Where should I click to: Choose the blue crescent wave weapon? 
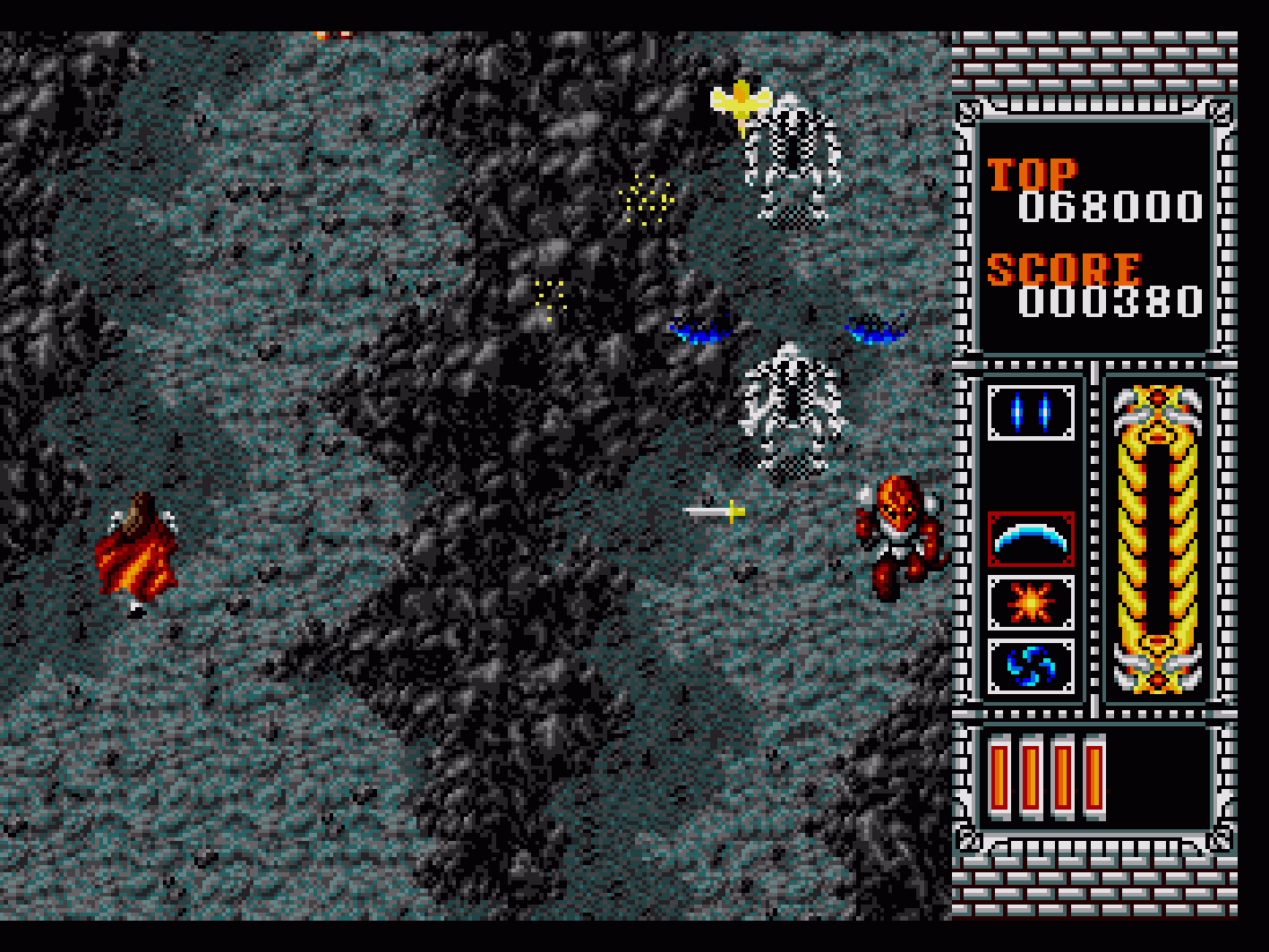1031,539
